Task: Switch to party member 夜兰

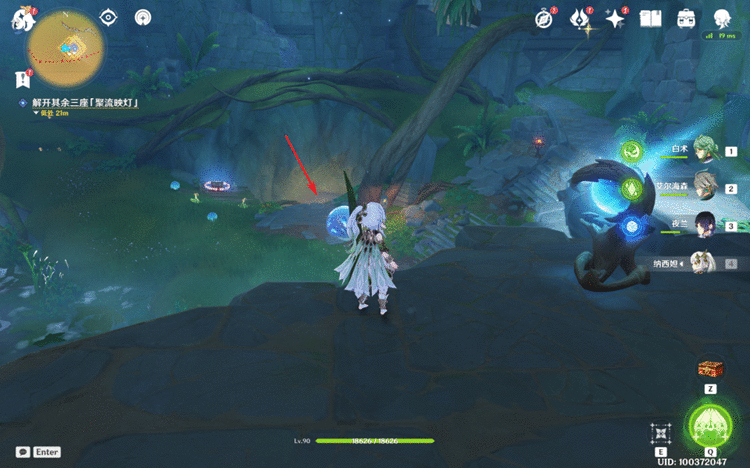Action: 706,225
